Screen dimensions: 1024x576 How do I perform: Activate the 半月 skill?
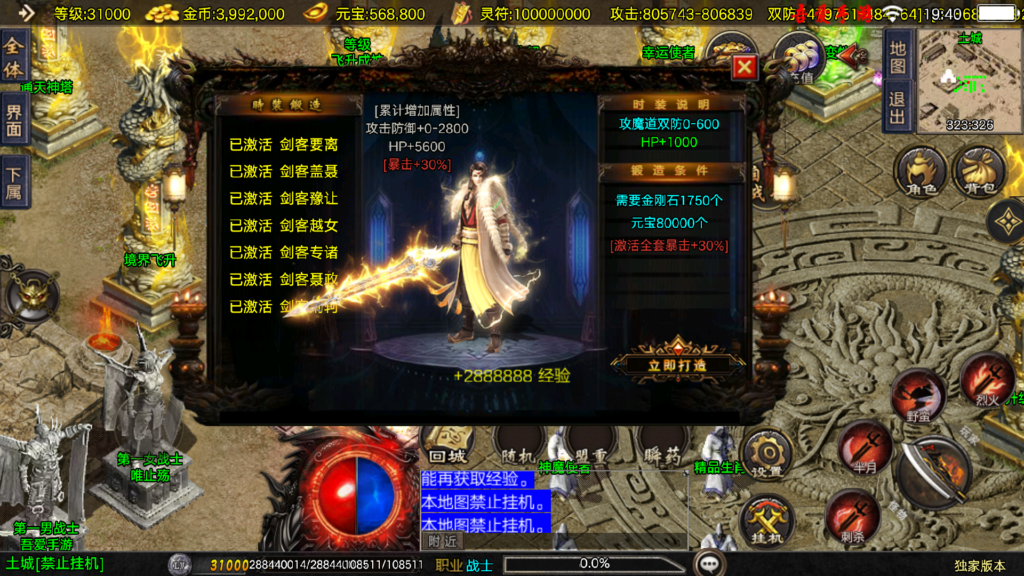(865, 447)
